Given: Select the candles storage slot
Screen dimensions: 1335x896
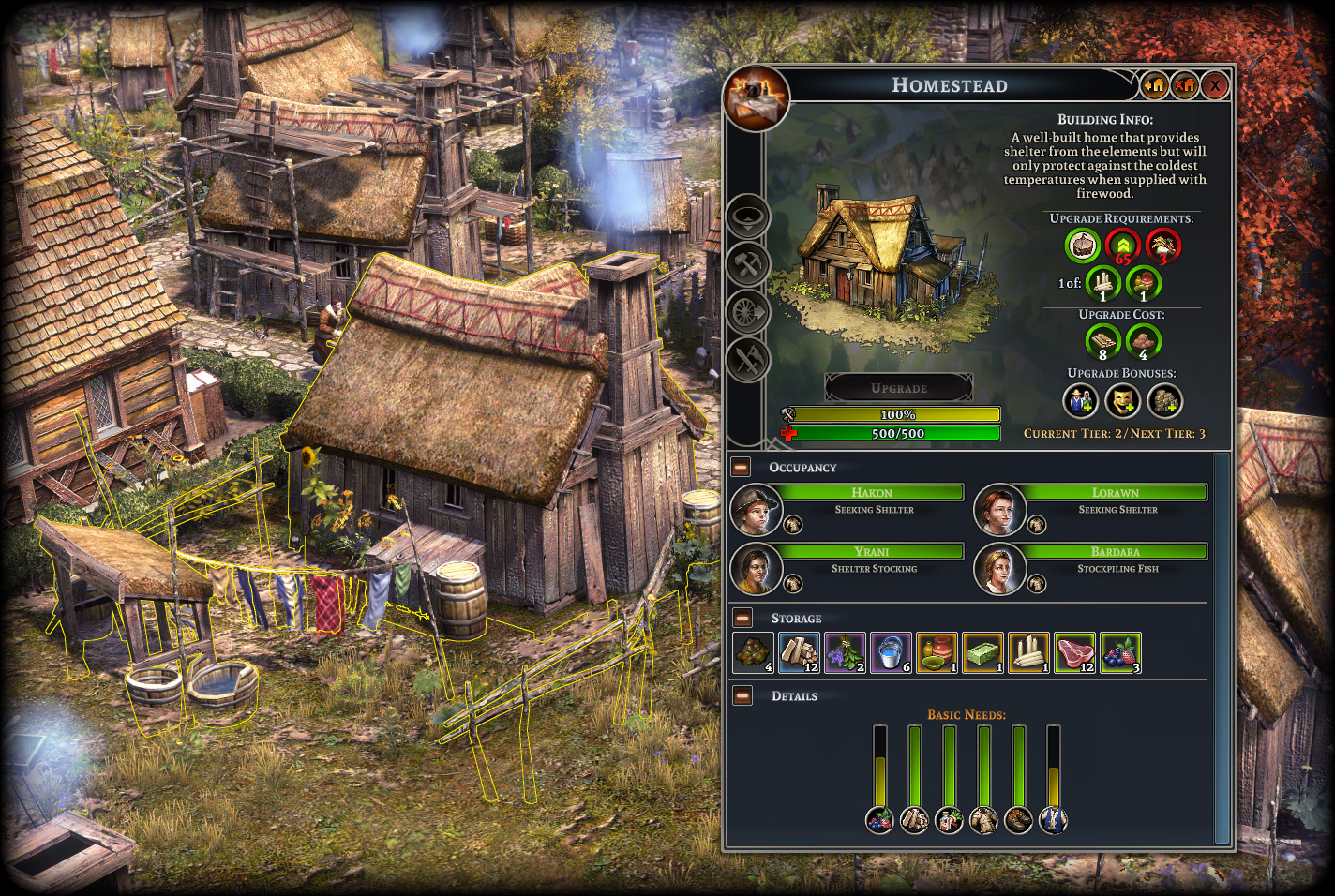Looking at the screenshot, I should coord(1028,652).
